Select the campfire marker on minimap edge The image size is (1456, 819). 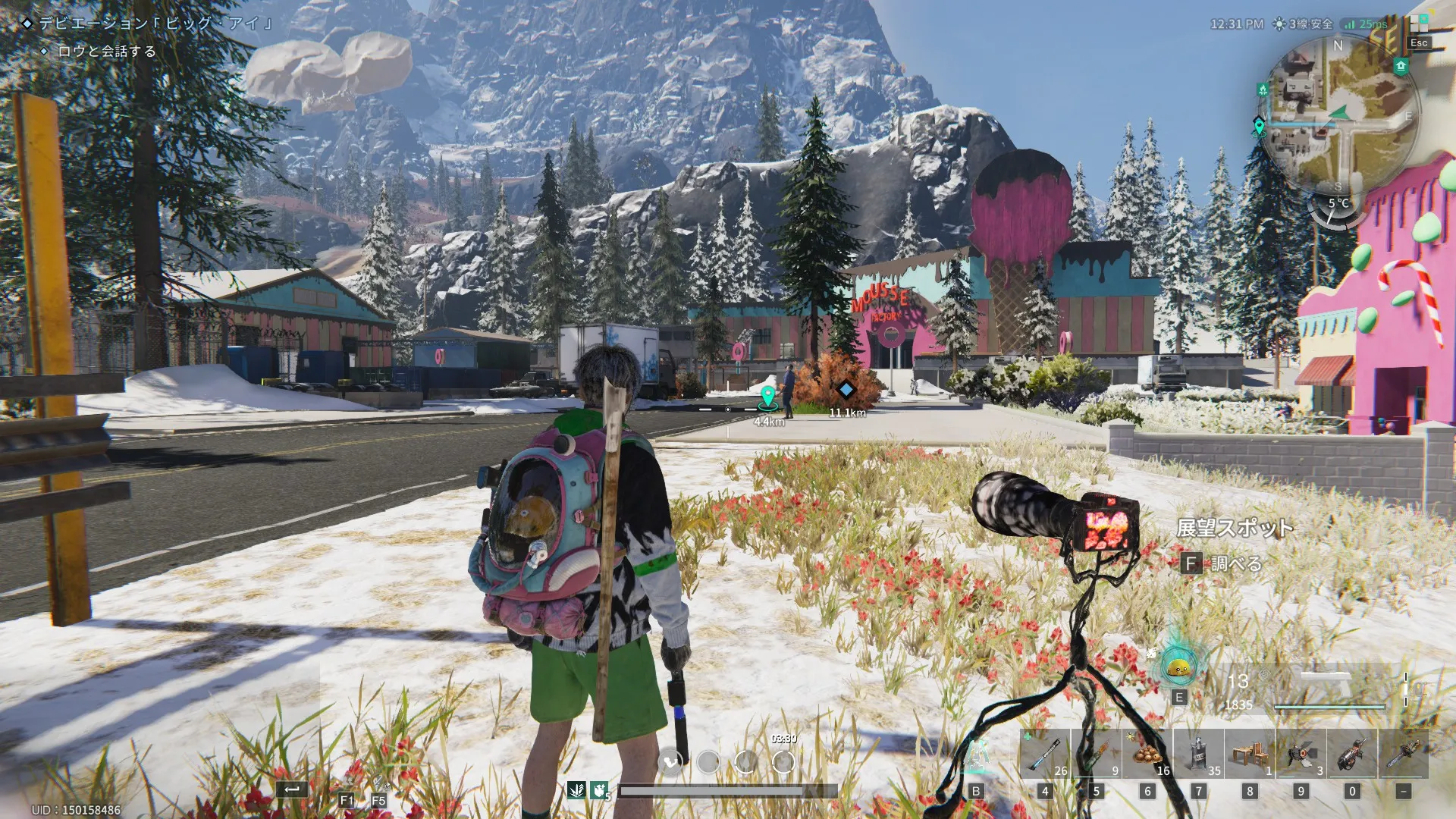tap(1263, 90)
